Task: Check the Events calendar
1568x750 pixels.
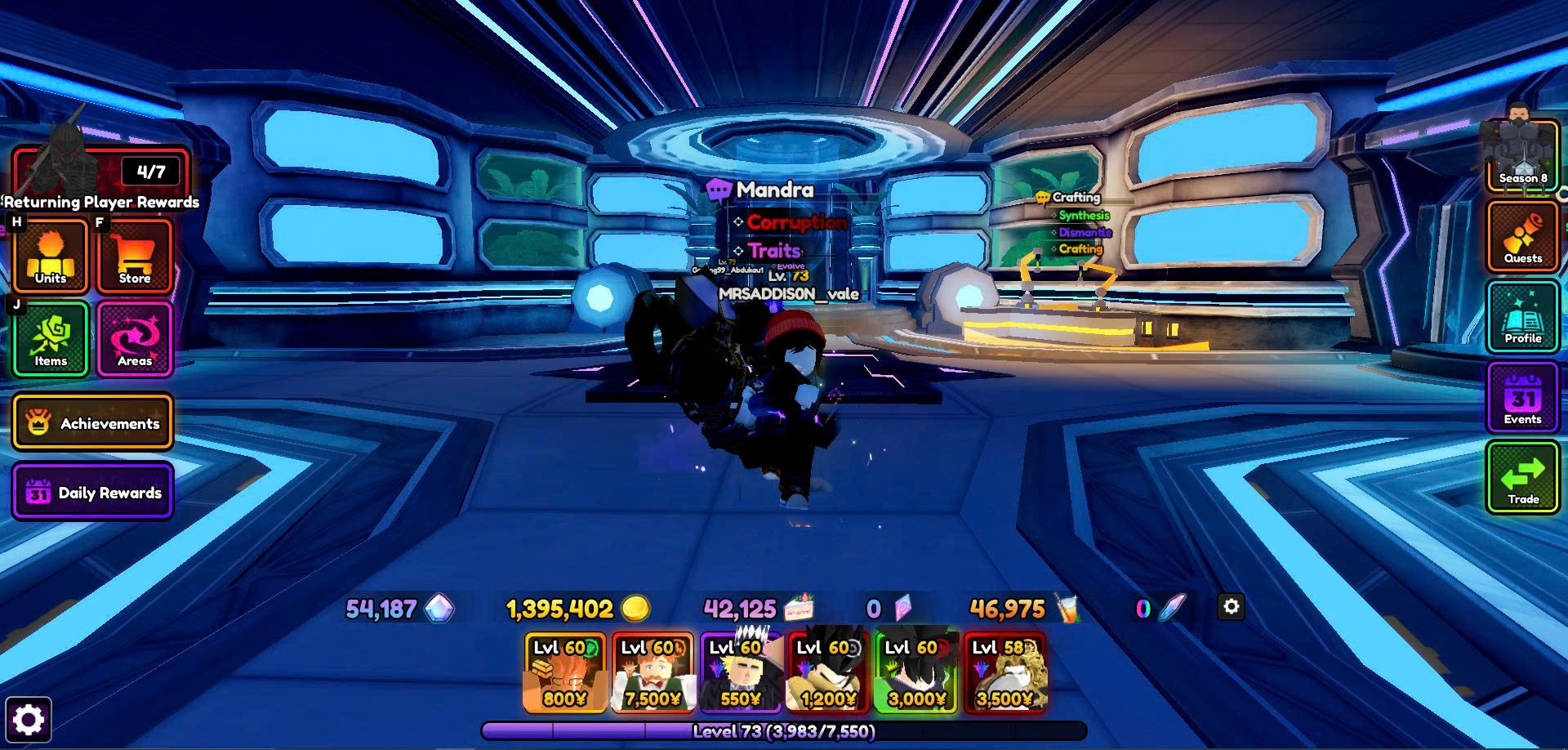Action: pos(1522,398)
